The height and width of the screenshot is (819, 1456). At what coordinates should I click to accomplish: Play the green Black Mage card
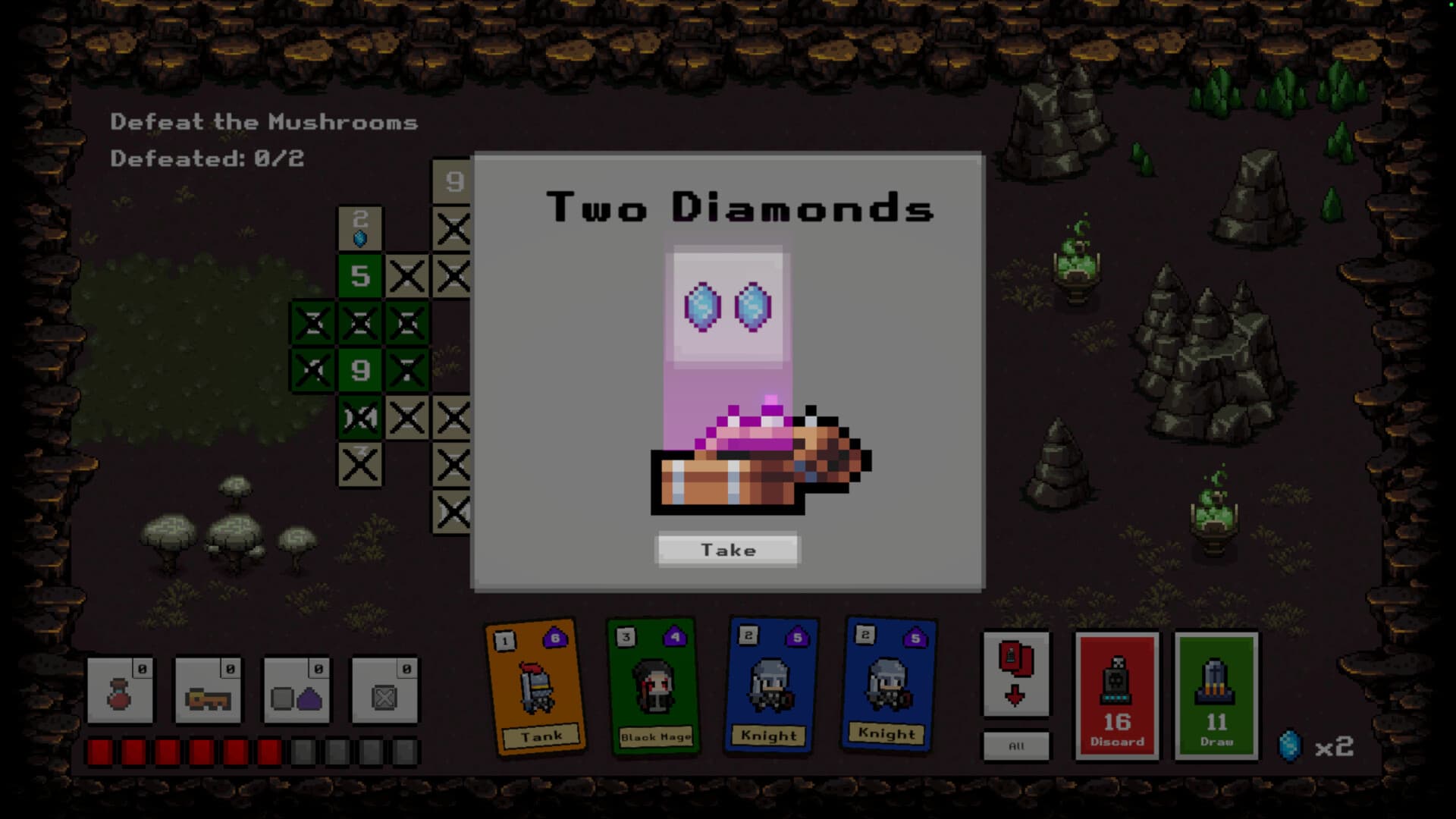coord(654,686)
